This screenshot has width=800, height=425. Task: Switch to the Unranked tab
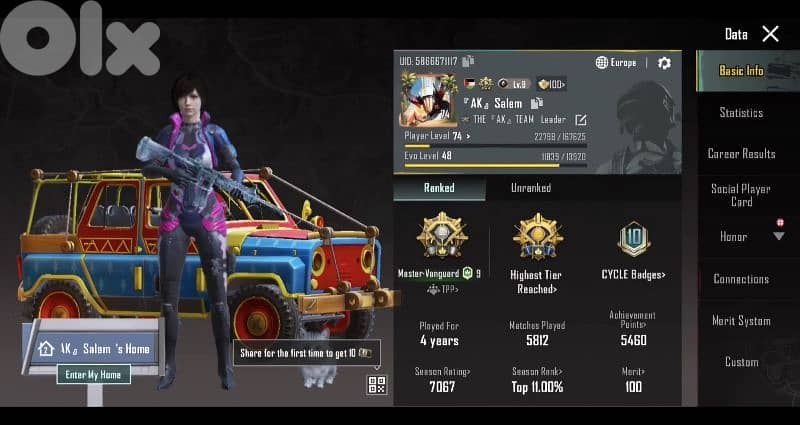530,187
